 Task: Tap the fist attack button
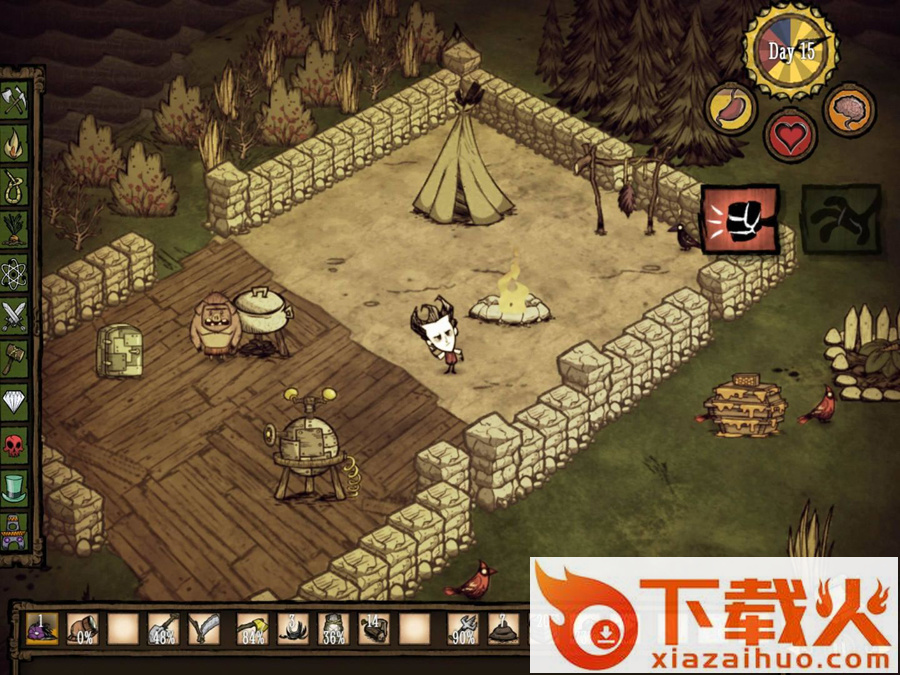pos(740,218)
